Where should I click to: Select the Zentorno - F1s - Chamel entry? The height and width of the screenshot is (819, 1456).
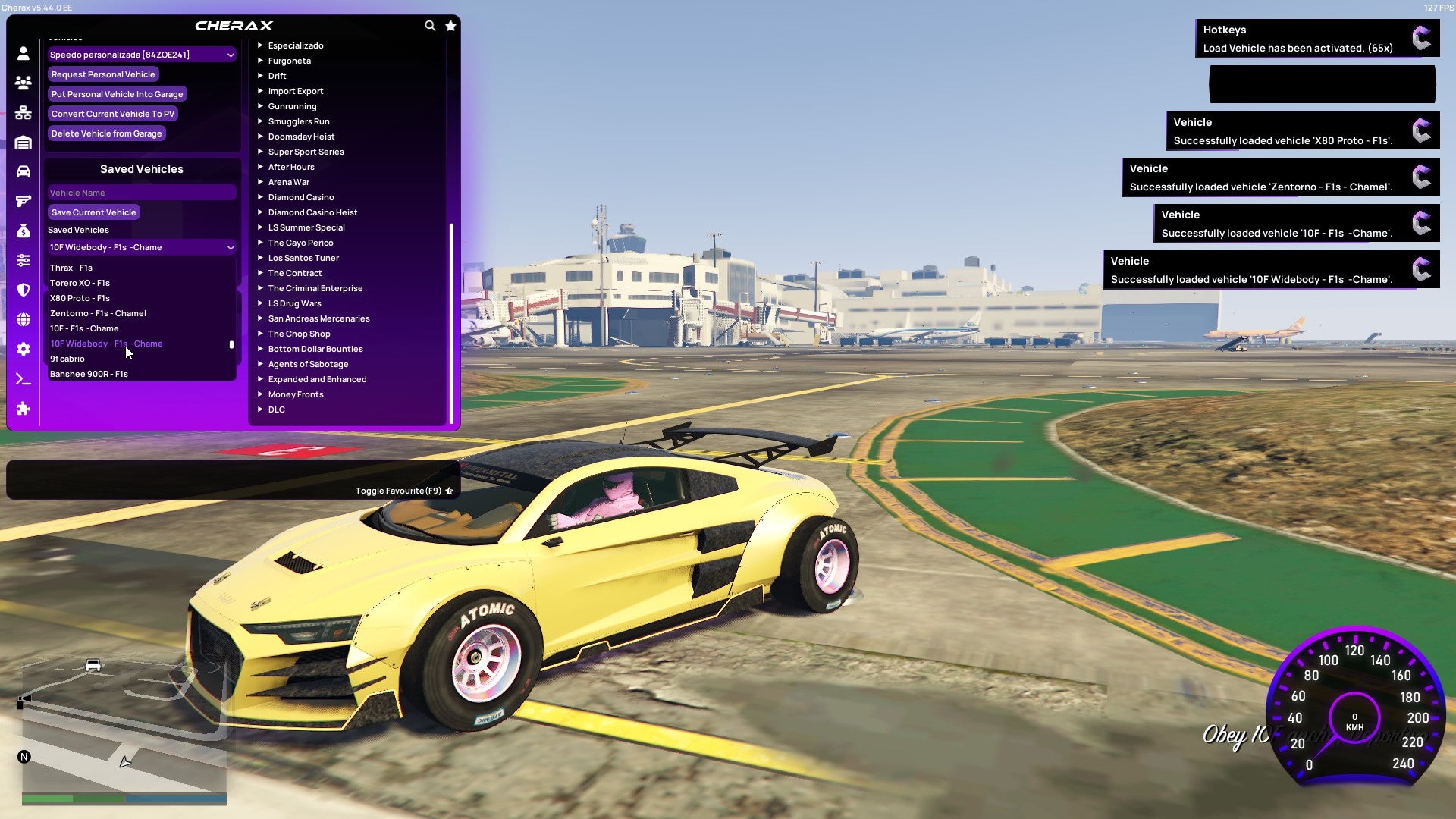[99, 313]
